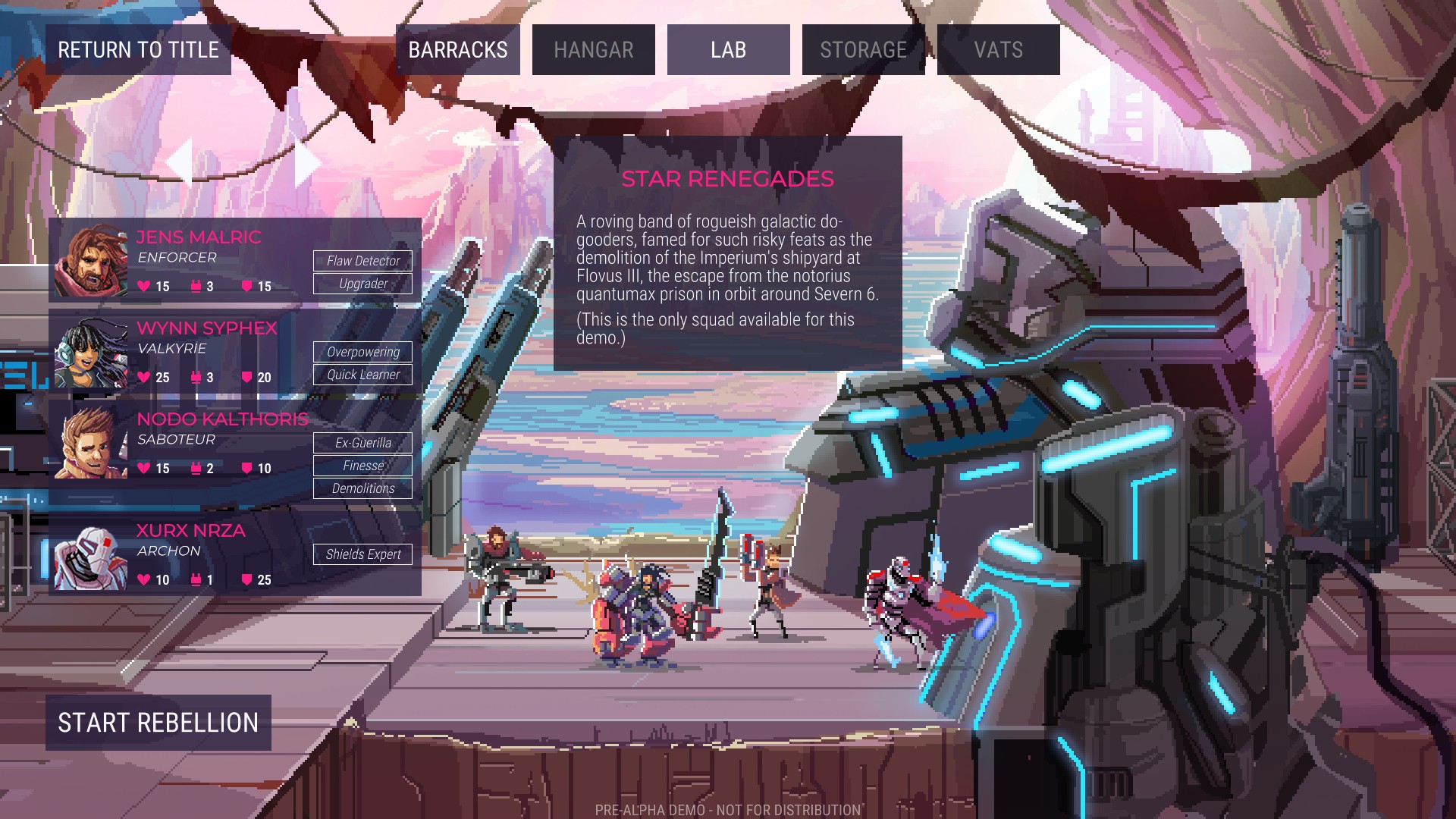The height and width of the screenshot is (819, 1456).
Task: Toggle the Flaw Detector trait
Action: tap(362, 261)
